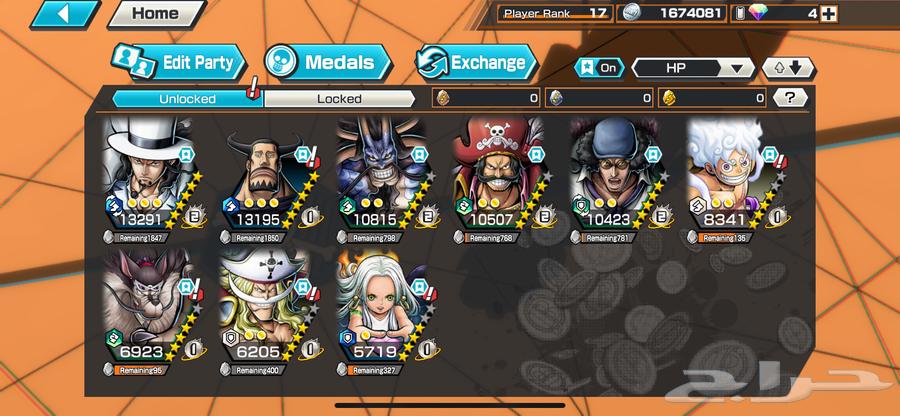Reverse the sort order arrows
This screenshot has width=900, height=416.
coord(789,68)
